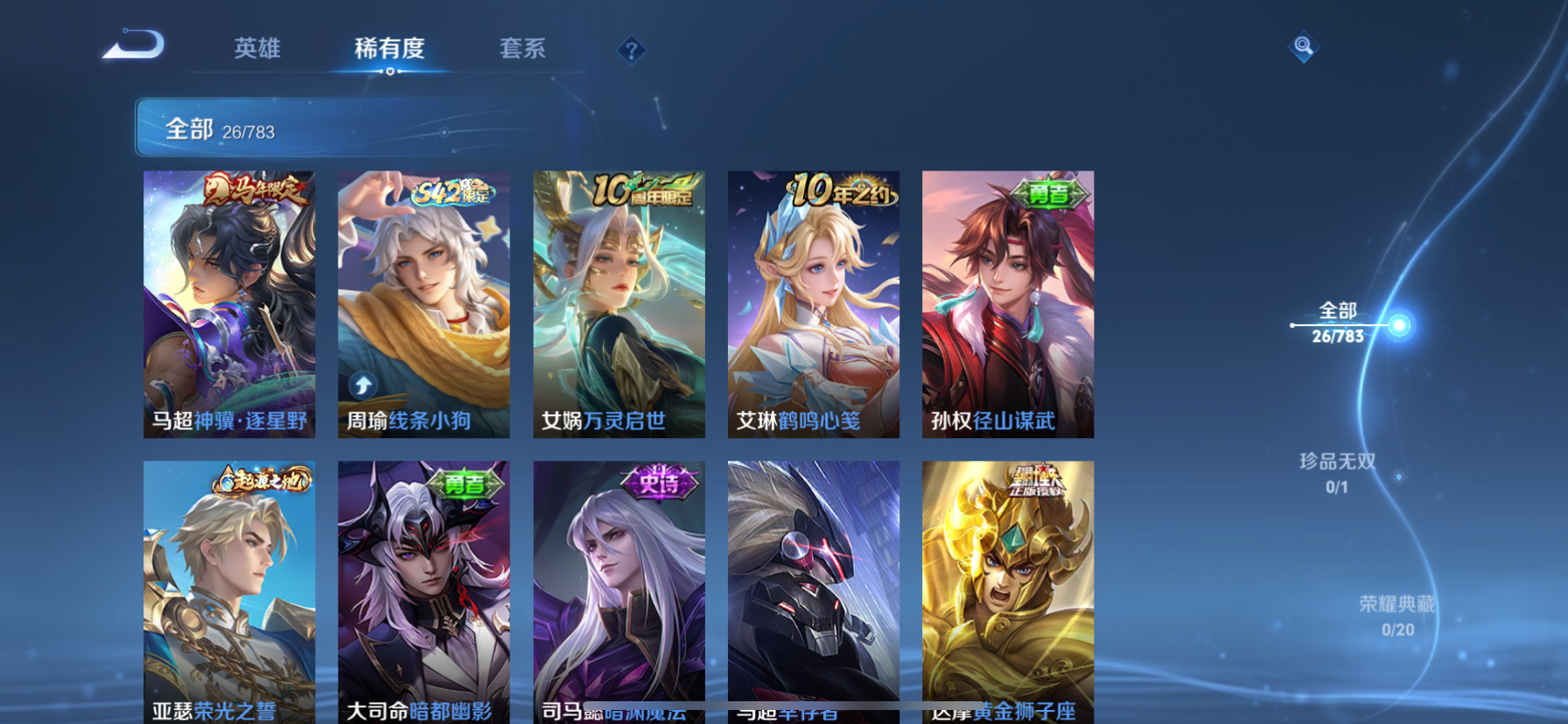1568x724 pixels.
Task: Click the back arrow at top left
Action: (133, 44)
